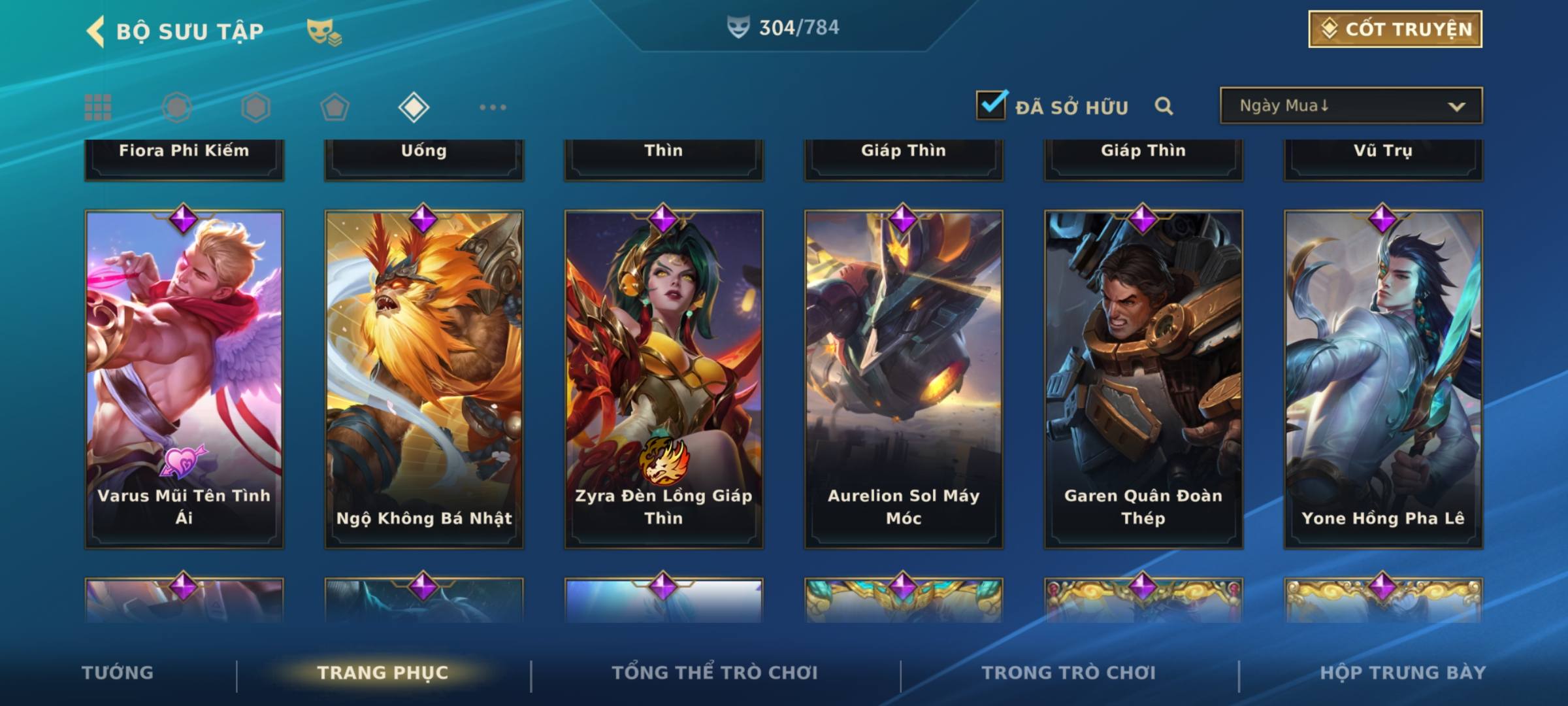
Task: Choose the diamond rarity filter
Action: pos(414,107)
